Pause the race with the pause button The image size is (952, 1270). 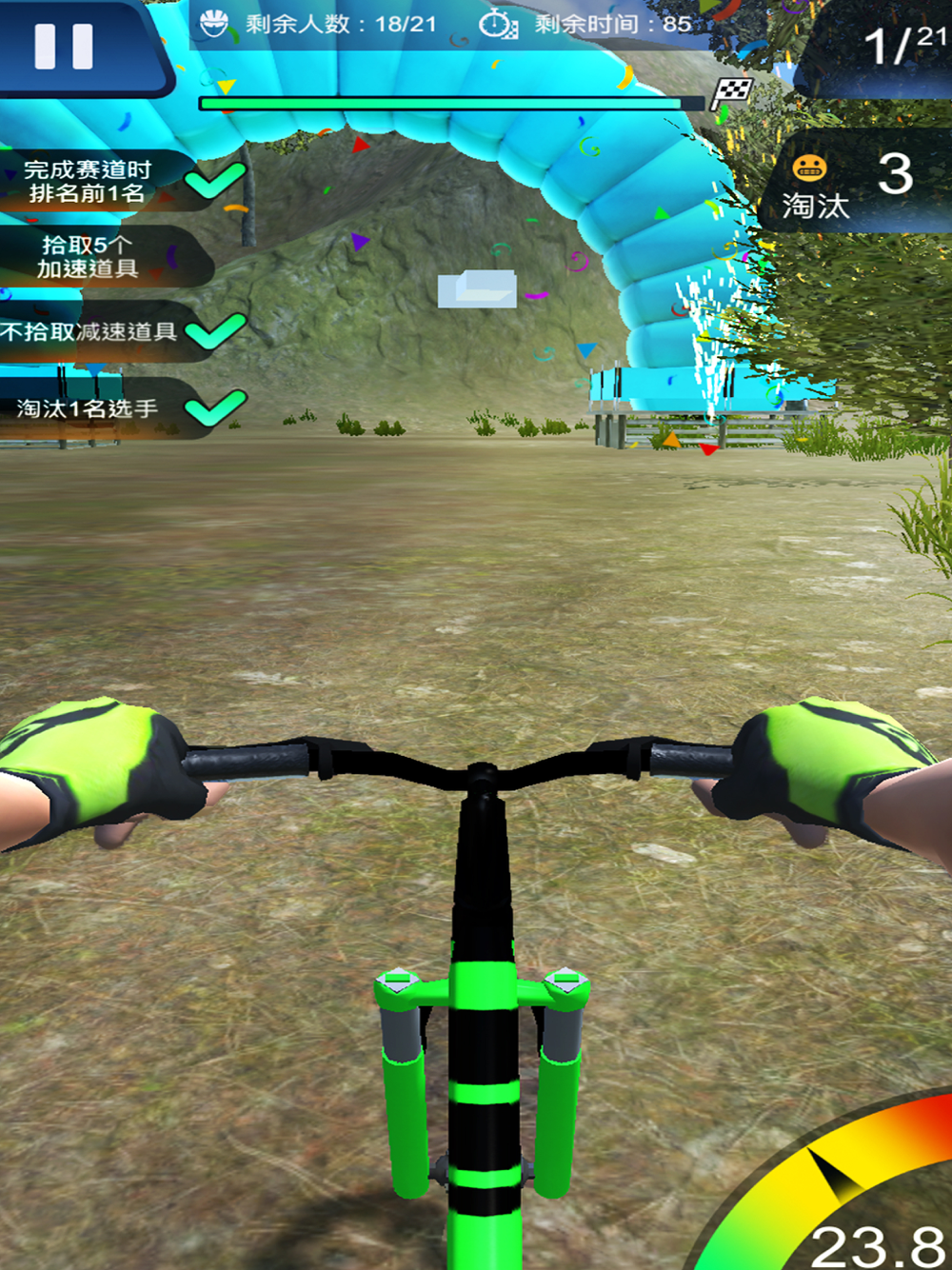pyautogui.click(x=64, y=46)
